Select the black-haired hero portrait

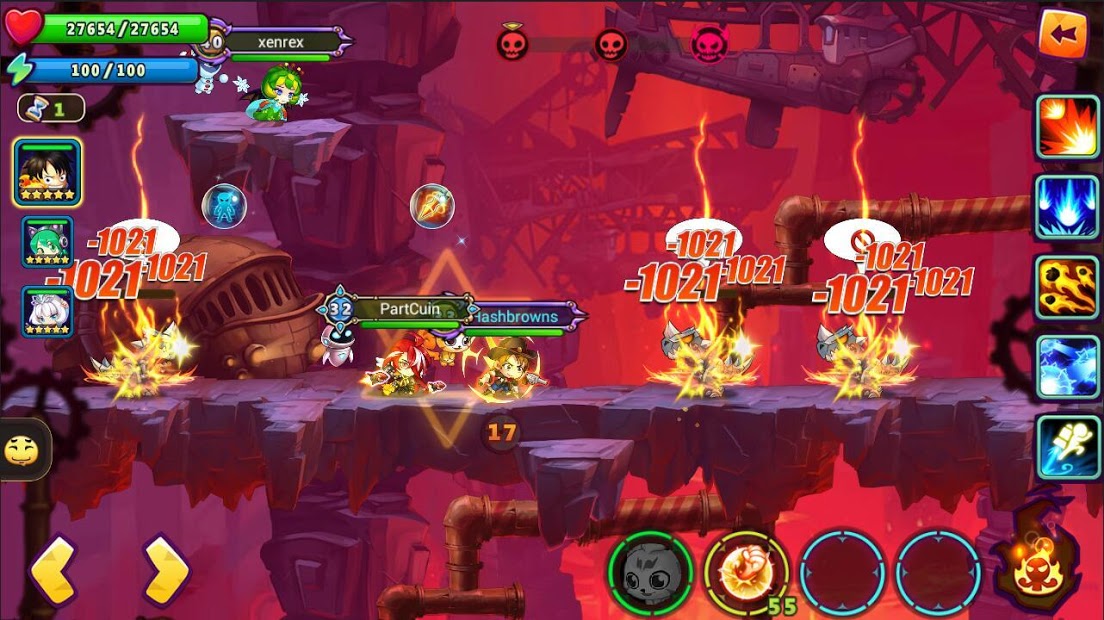click(47, 172)
